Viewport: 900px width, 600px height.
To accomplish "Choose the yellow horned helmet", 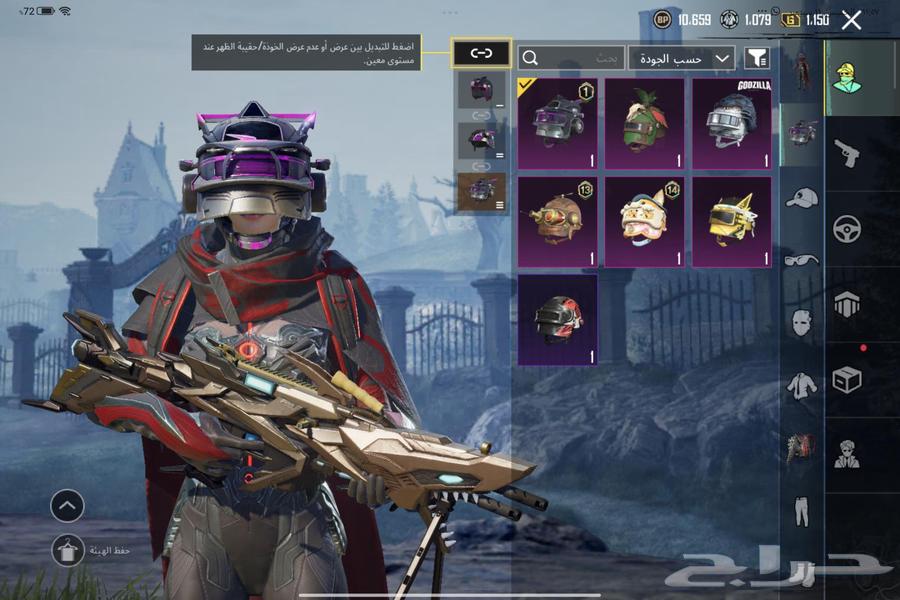I will tap(731, 221).
